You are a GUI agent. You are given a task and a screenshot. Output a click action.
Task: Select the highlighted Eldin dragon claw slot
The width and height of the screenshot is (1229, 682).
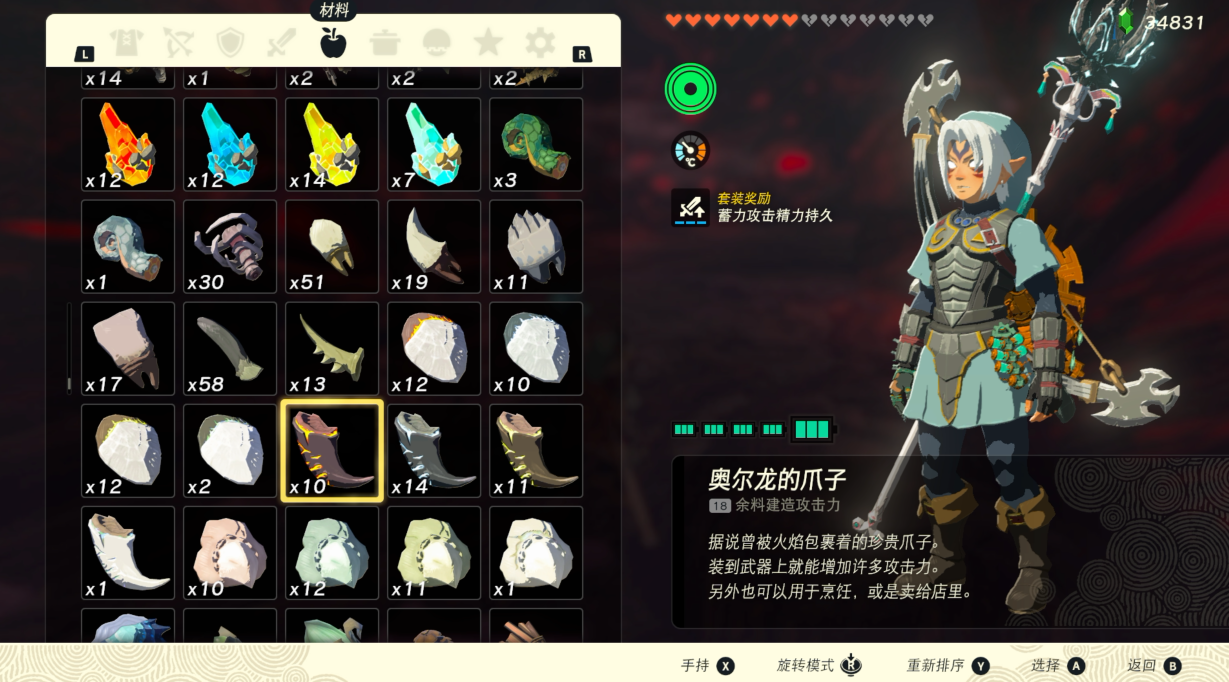coord(332,450)
